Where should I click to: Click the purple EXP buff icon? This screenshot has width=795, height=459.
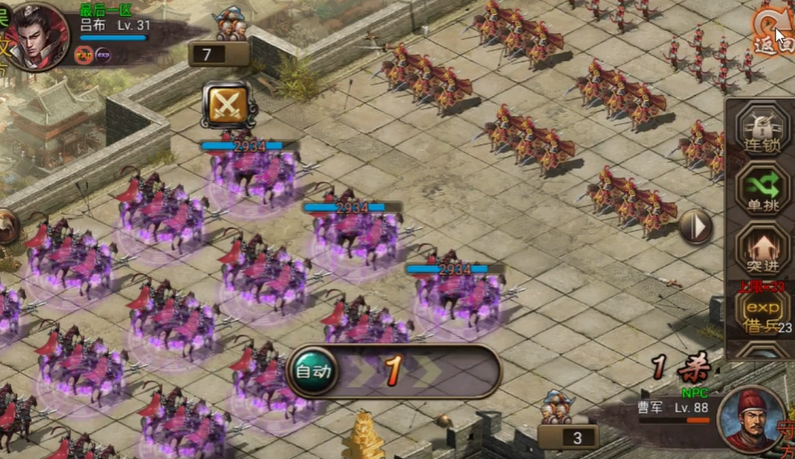click(x=103, y=54)
